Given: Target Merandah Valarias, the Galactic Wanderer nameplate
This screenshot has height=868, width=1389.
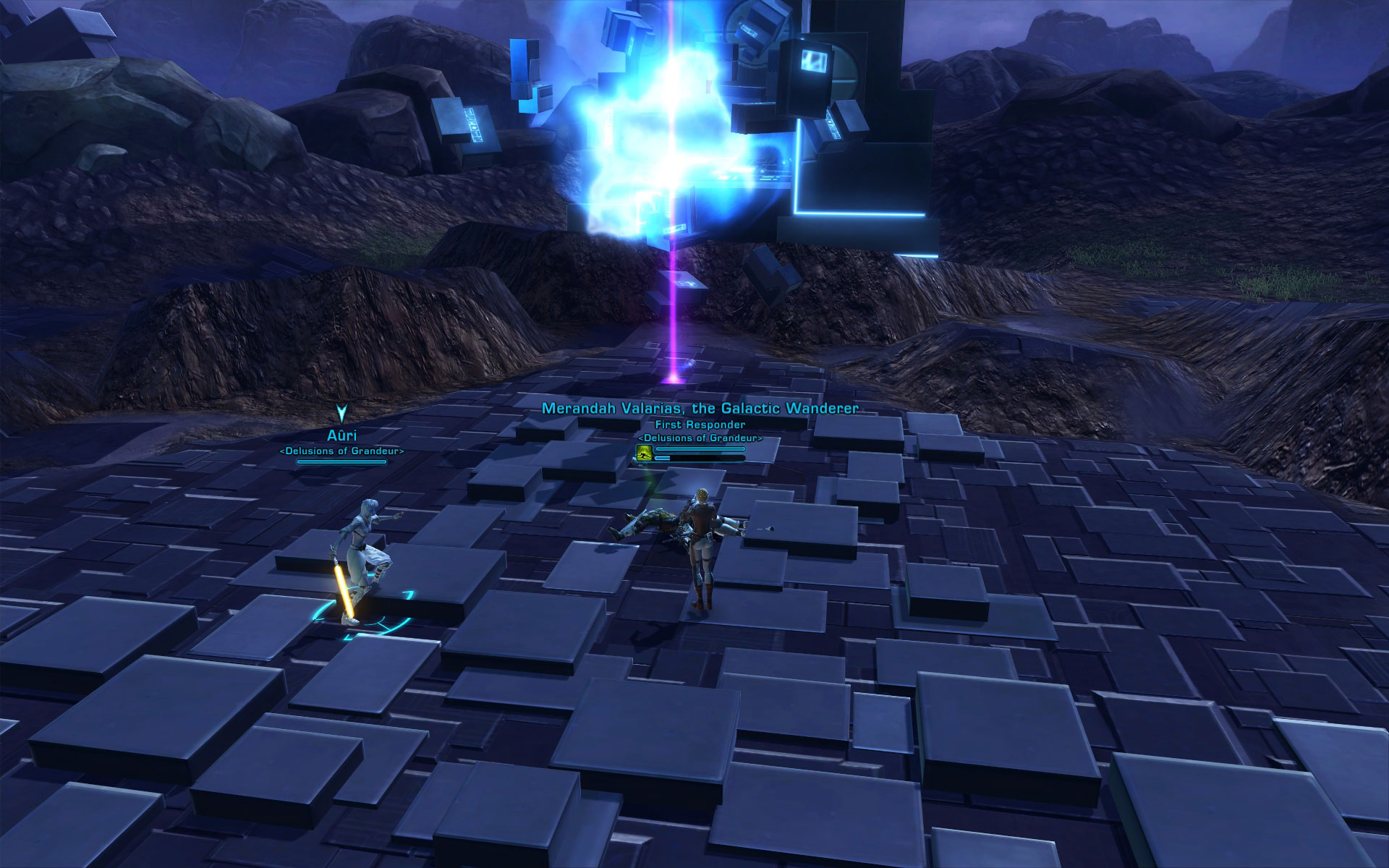Looking at the screenshot, I should (x=700, y=409).
